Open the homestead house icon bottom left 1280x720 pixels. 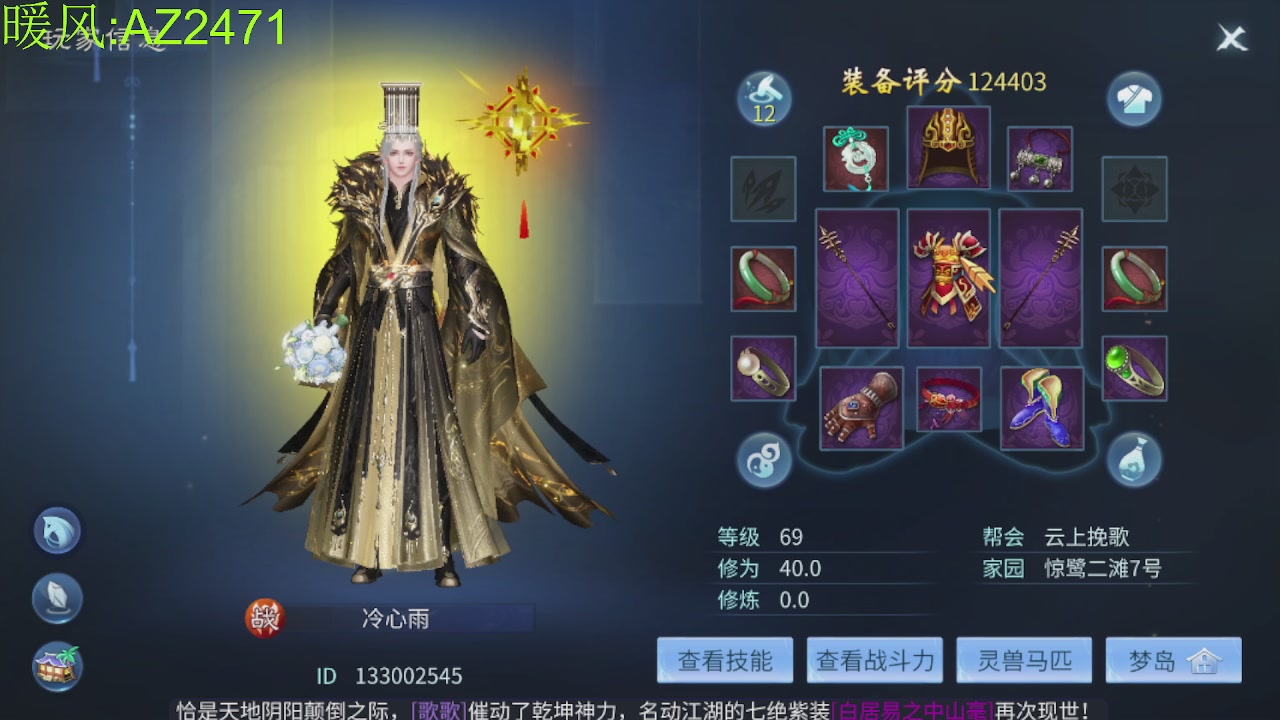(x=56, y=662)
